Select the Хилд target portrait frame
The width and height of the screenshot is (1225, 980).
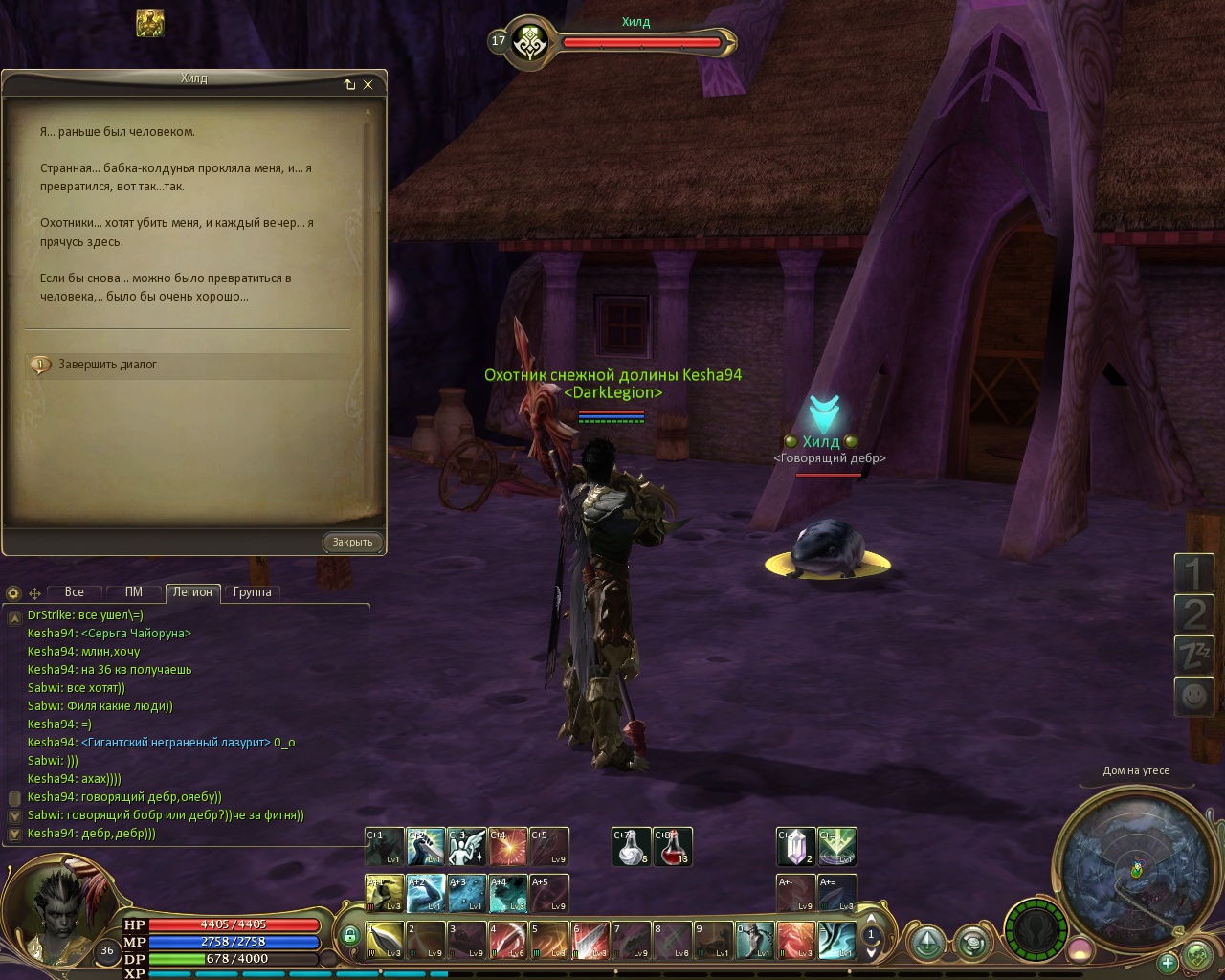click(x=527, y=42)
